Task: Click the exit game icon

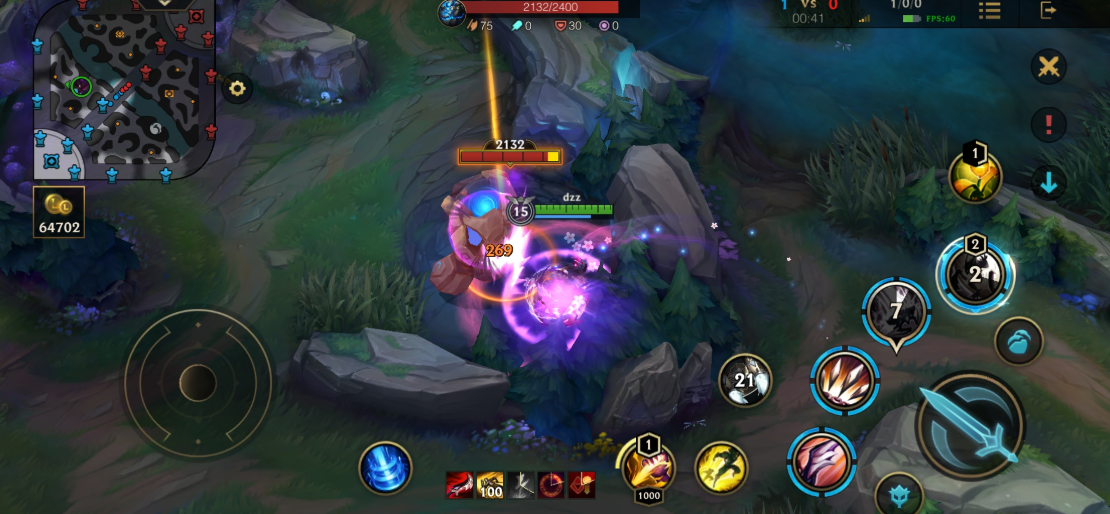Action: pos(1048,11)
